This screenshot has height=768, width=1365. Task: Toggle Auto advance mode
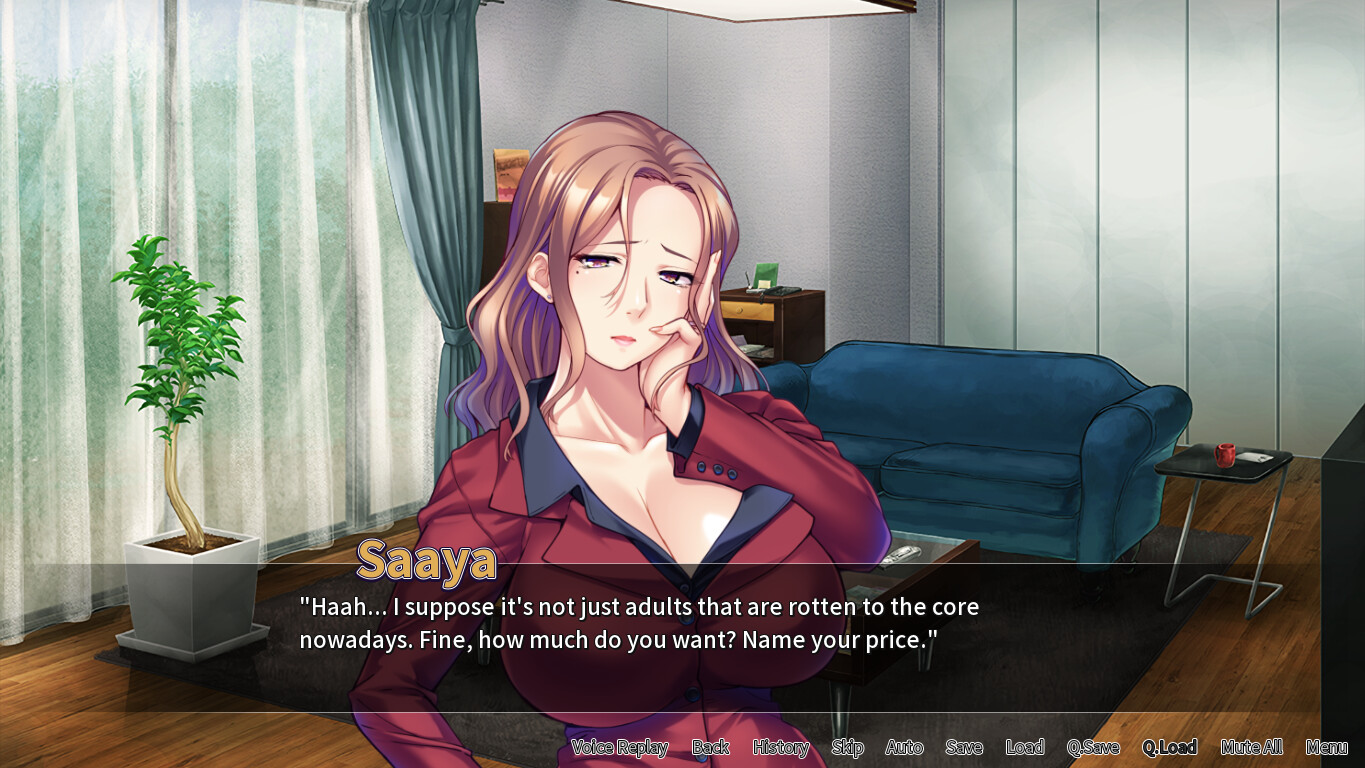904,747
